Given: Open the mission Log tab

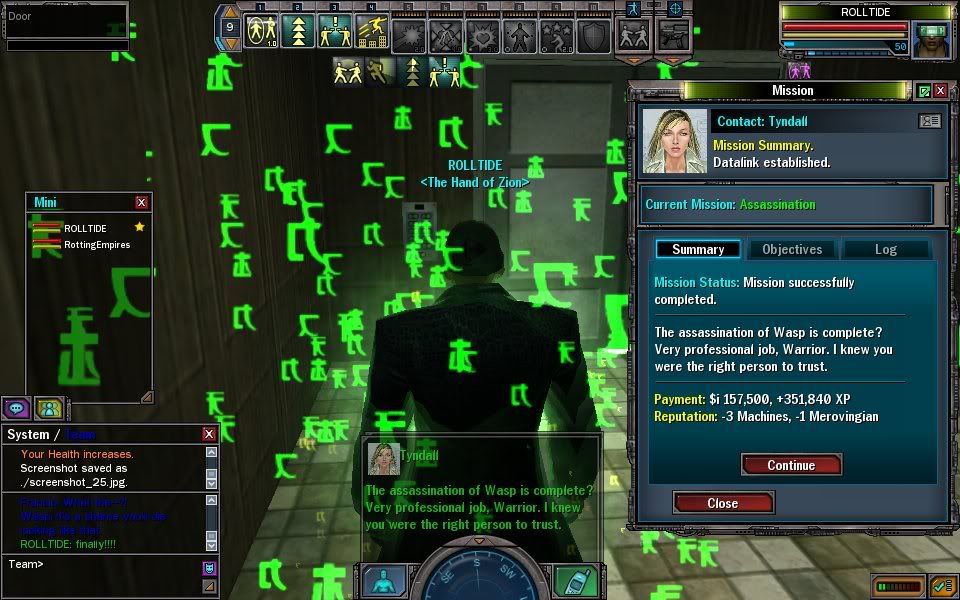Looking at the screenshot, I should click(886, 249).
